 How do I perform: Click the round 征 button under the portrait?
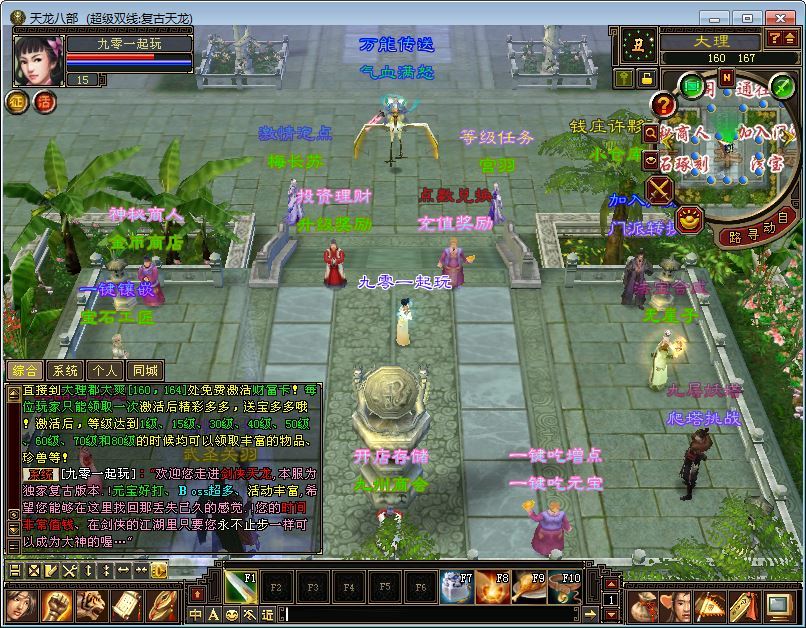tap(18, 101)
